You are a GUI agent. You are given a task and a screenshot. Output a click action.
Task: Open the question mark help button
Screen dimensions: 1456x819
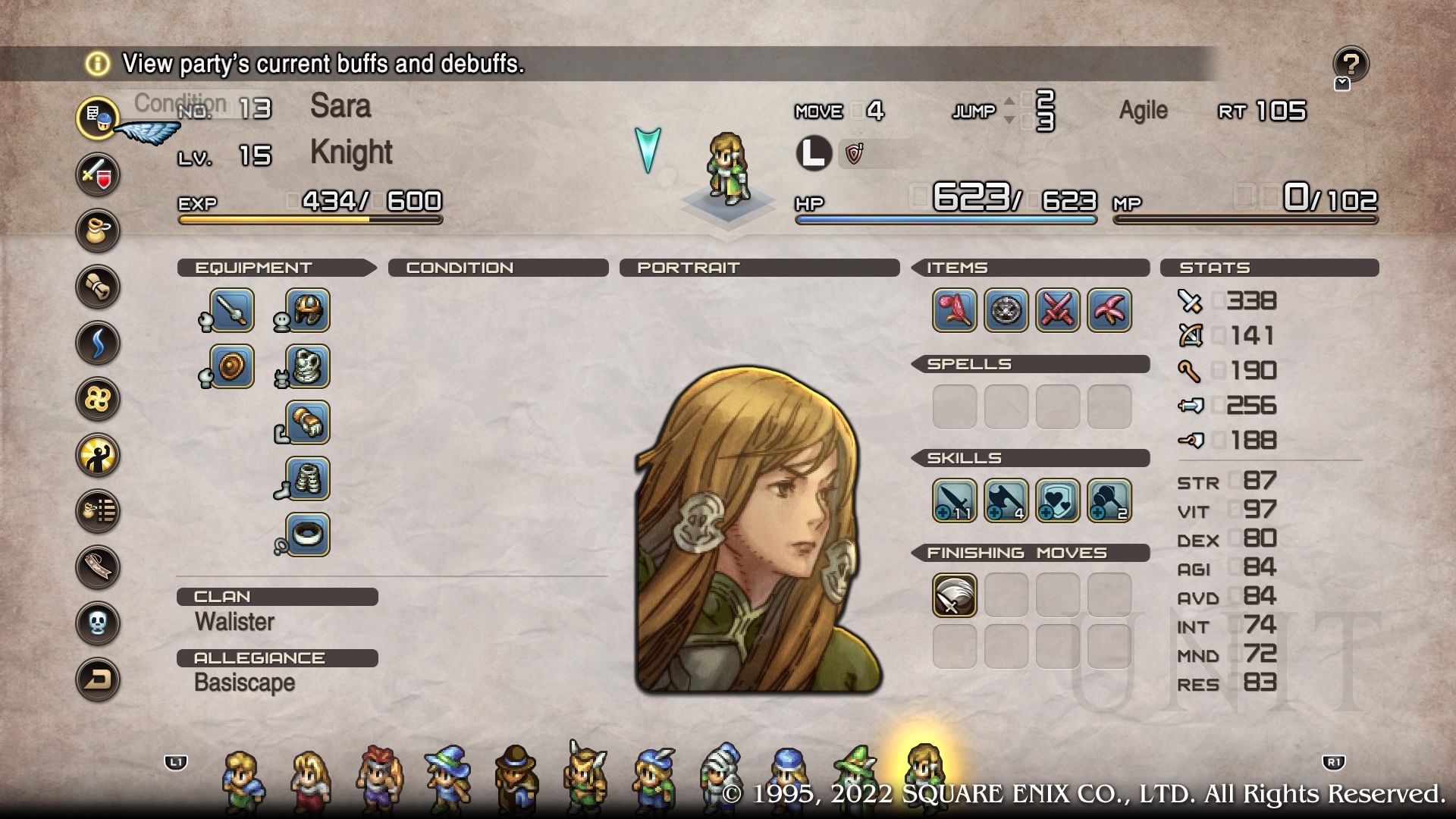click(1351, 64)
